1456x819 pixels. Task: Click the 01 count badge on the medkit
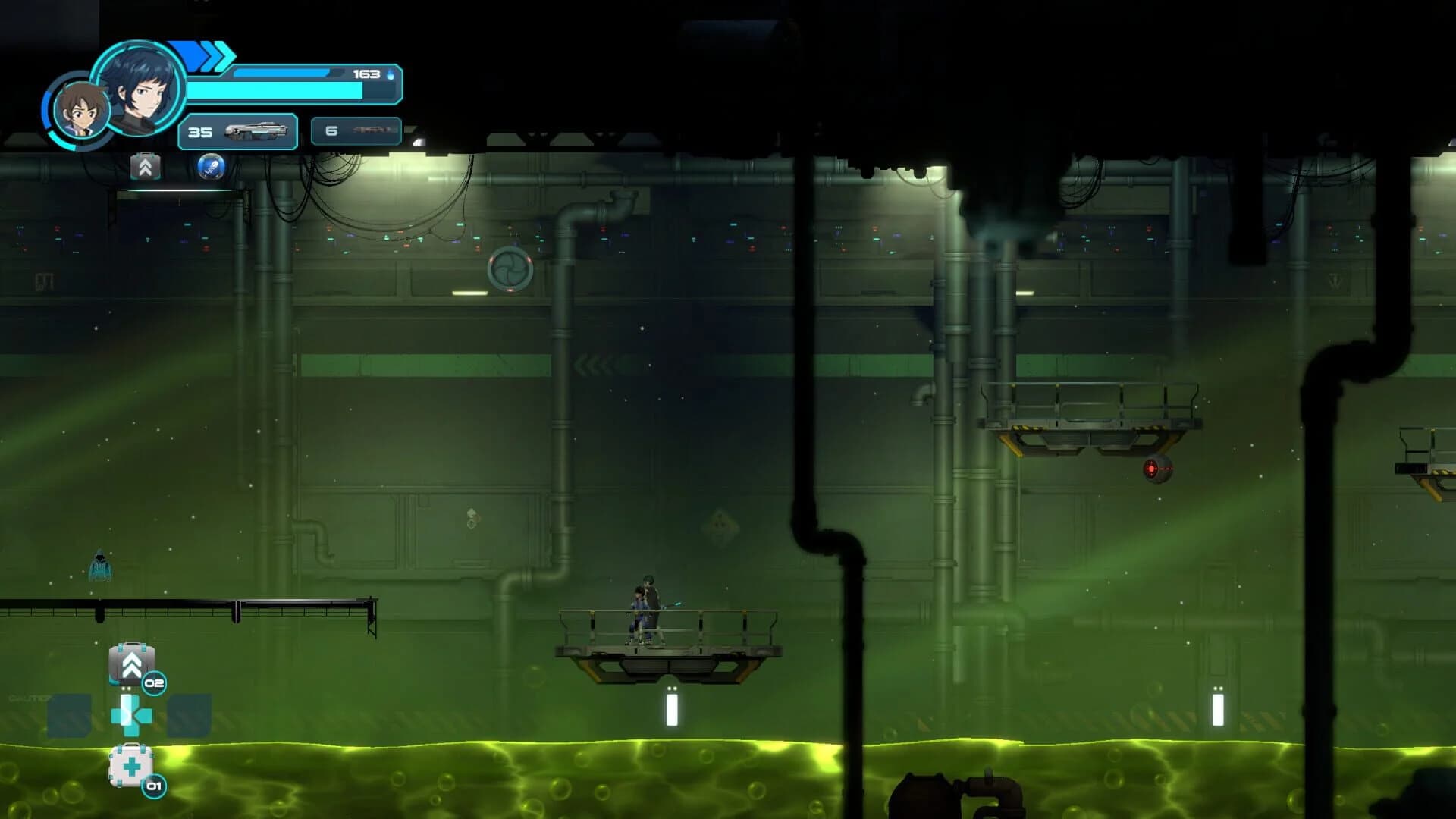[x=153, y=786]
